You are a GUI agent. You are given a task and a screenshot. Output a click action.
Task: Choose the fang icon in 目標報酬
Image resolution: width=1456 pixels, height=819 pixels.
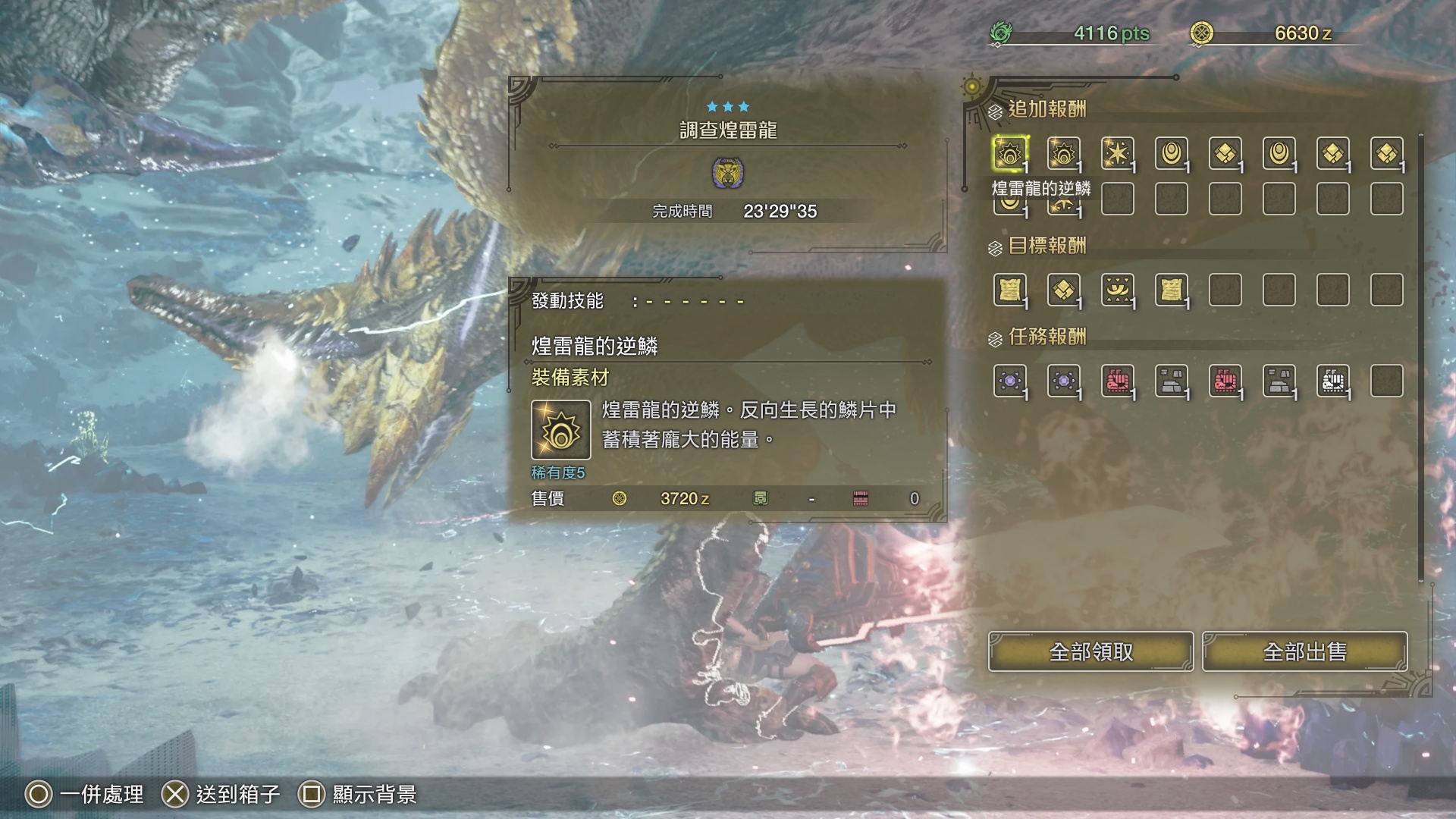pyautogui.click(x=1117, y=290)
